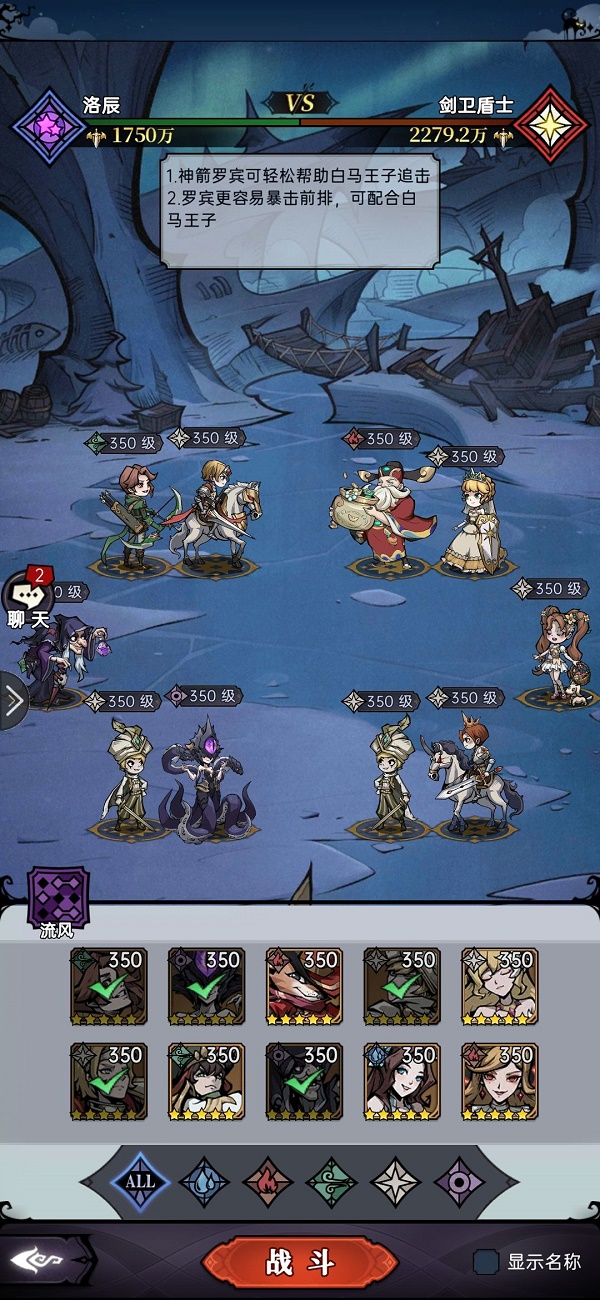The image size is (600, 1300).
Task: Pick the blonde hero portrait in the top row
Action: click(x=500, y=987)
